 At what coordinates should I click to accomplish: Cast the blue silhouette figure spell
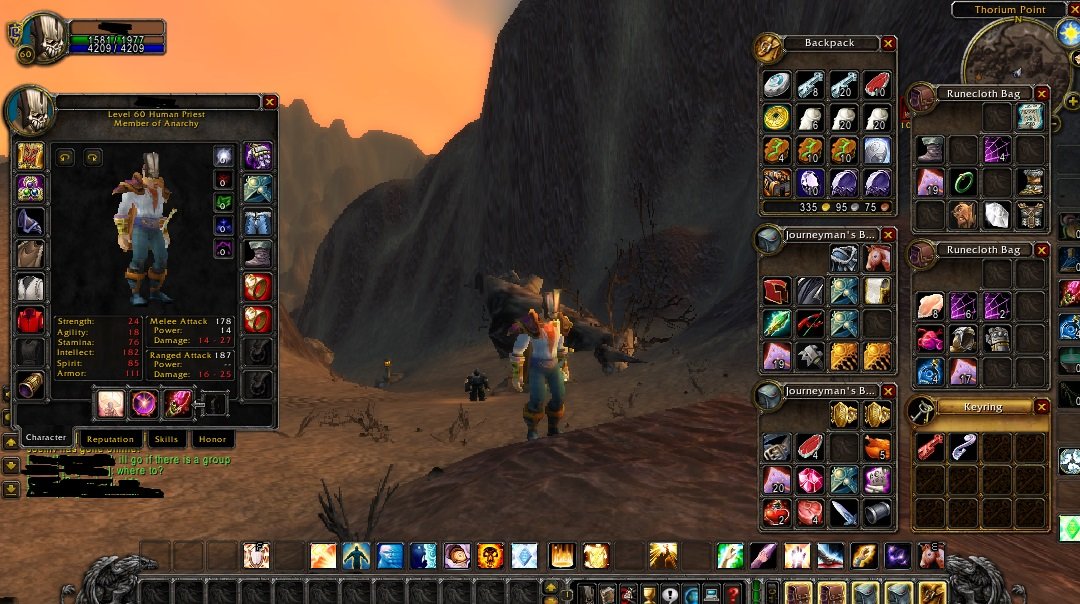tap(357, 556)
